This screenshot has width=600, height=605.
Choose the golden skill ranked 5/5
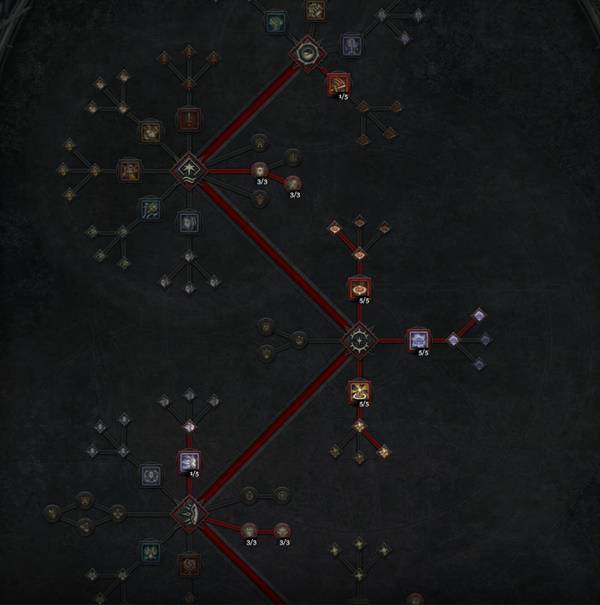tap(359, 391)
